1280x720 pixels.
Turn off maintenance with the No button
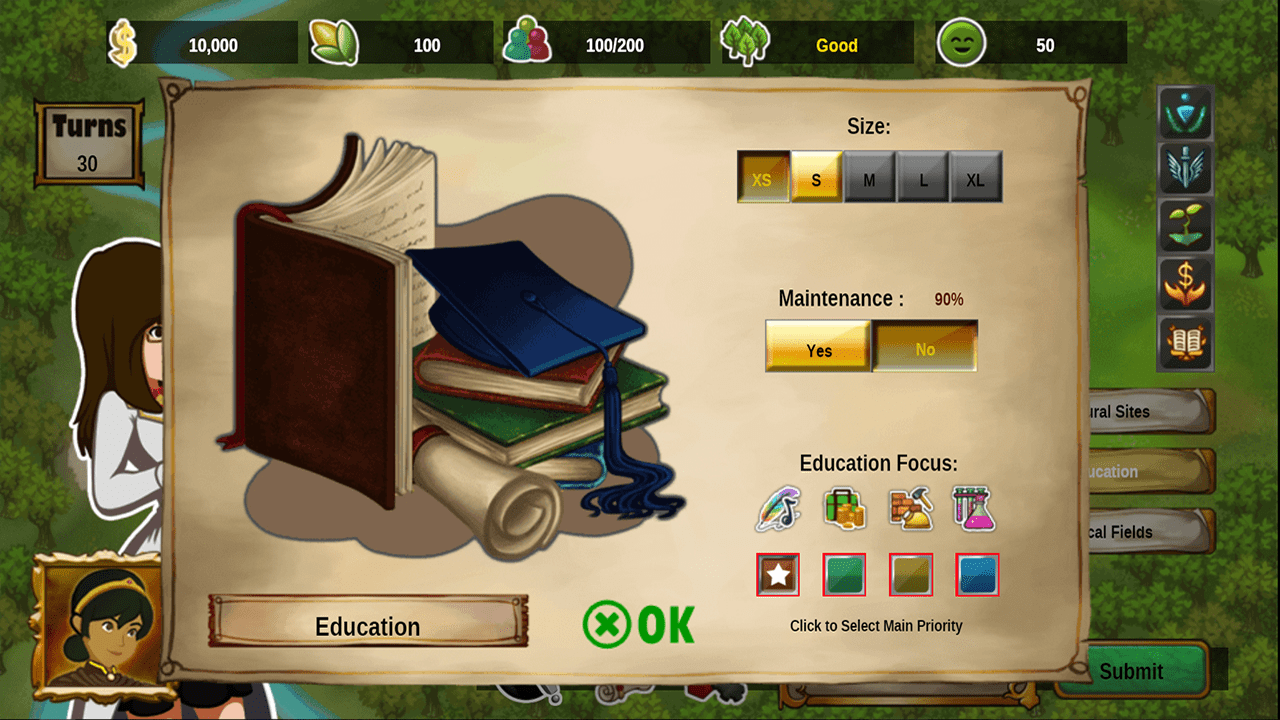[x=925, y=347]
